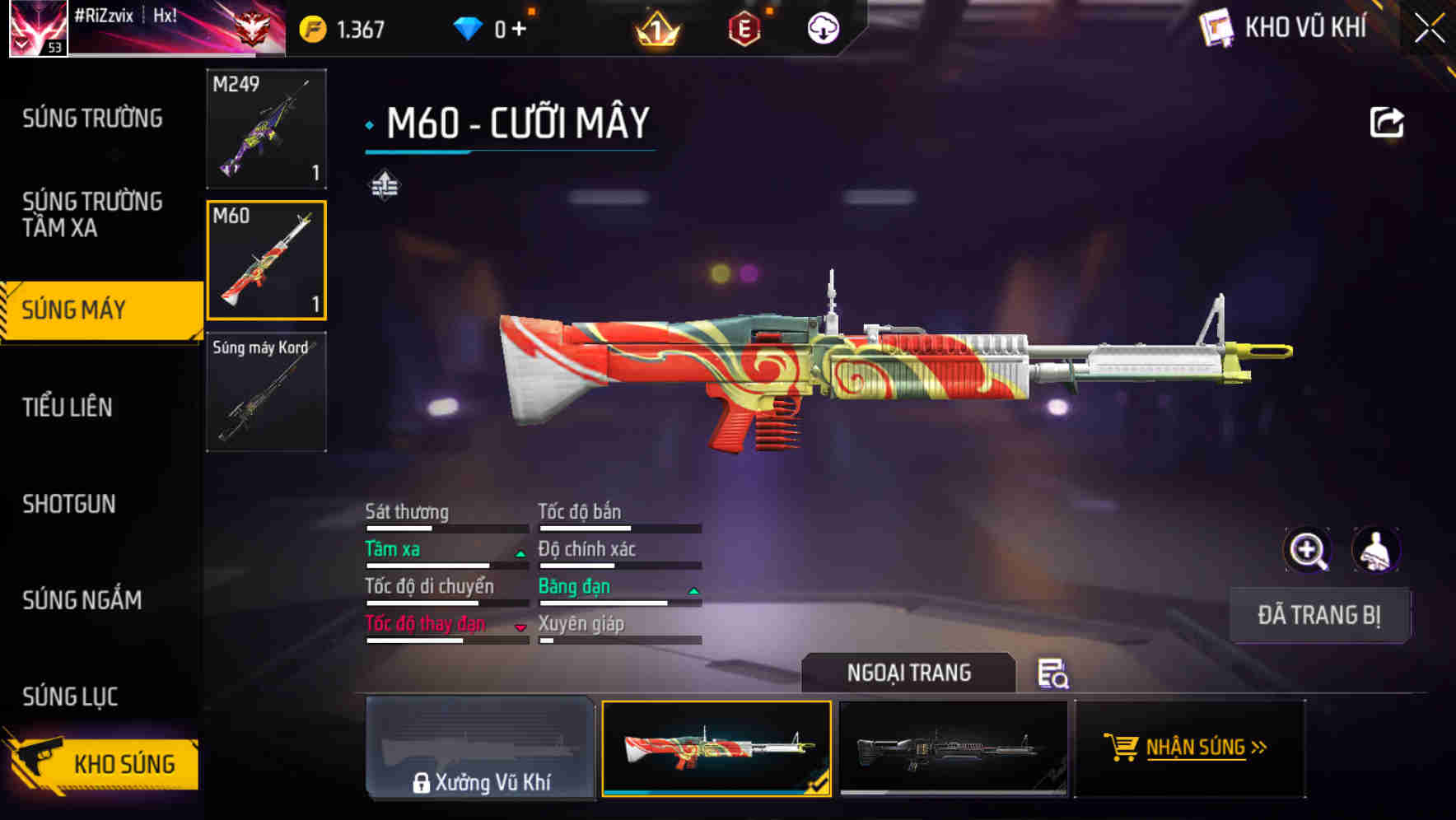
Task: Switch to the NGOẠI TRANG tab
Action: [909, 673]
